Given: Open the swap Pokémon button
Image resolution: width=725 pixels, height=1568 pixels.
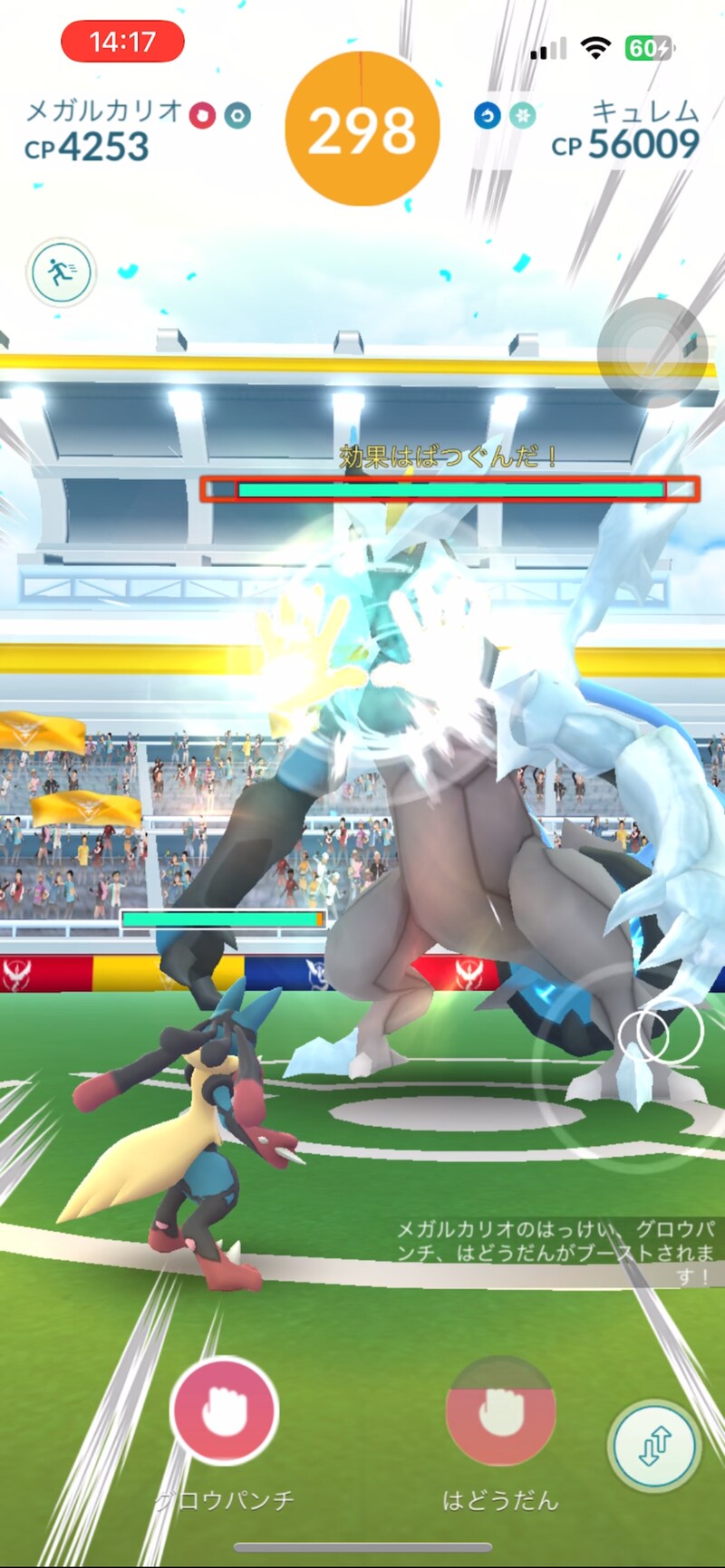Looking at the screenshot, I should [654, 1447].
